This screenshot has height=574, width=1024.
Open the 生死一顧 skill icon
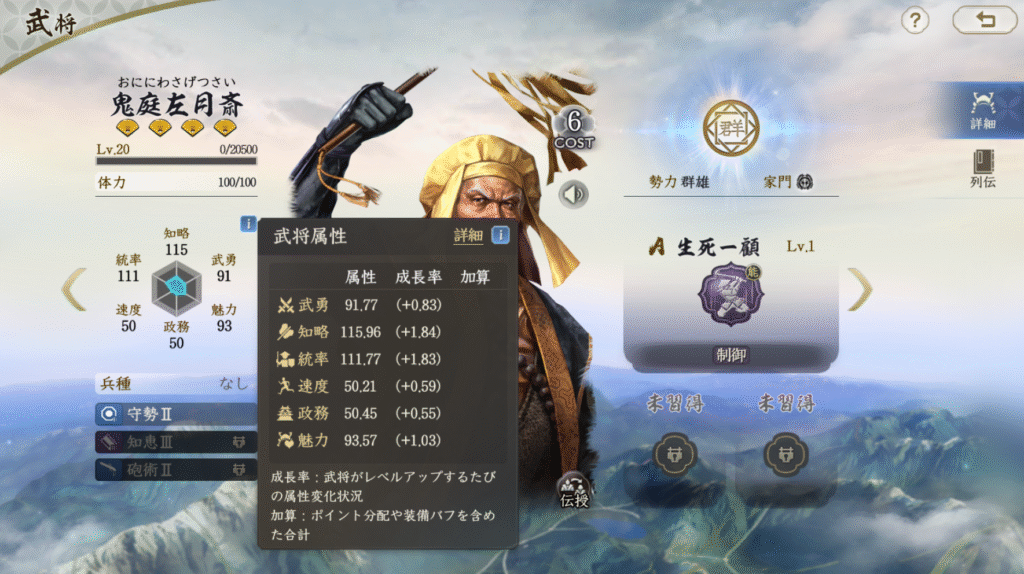(x=730, y=294)
